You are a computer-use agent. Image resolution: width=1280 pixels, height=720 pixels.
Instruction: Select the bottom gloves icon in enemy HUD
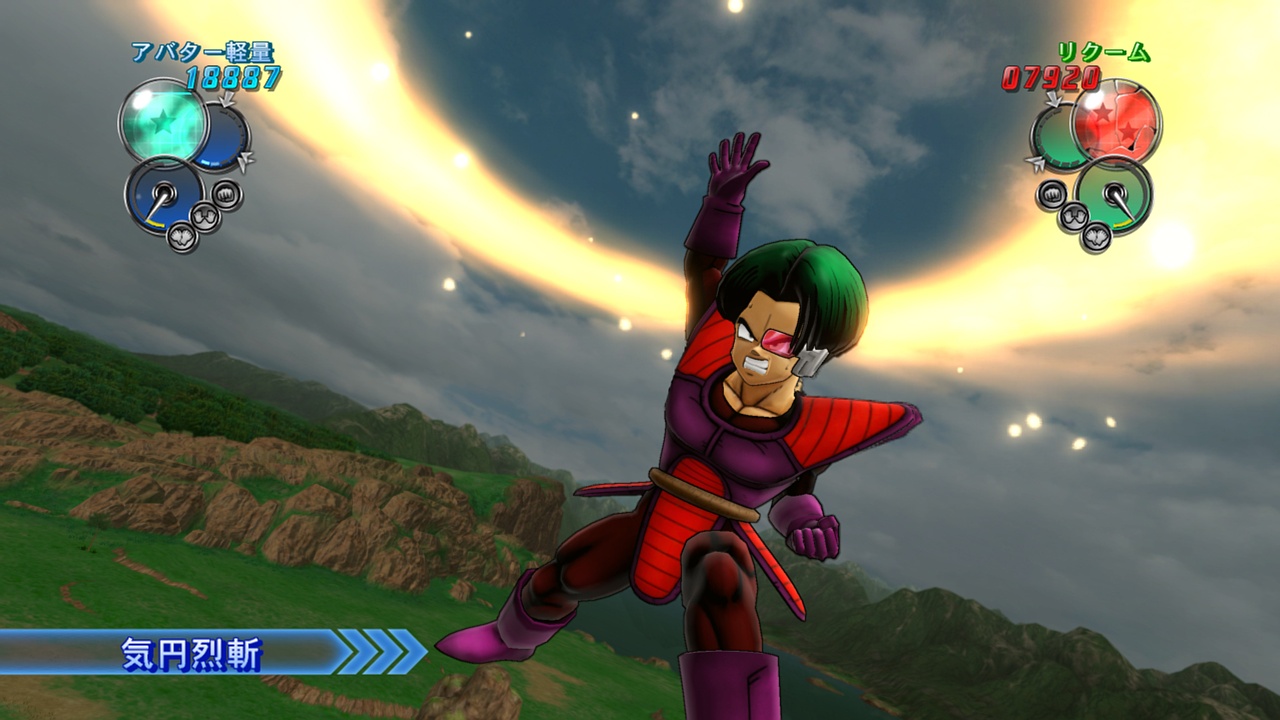point(1095,238)
